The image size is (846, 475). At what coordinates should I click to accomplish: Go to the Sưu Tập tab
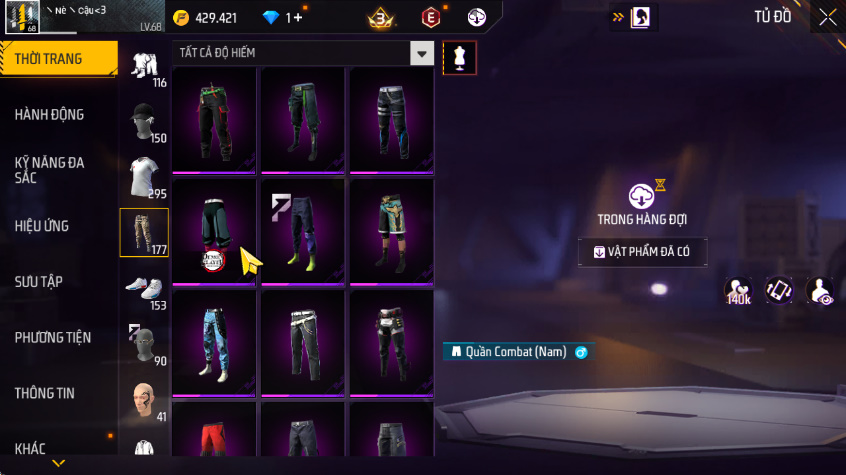[x=39, y=282]
